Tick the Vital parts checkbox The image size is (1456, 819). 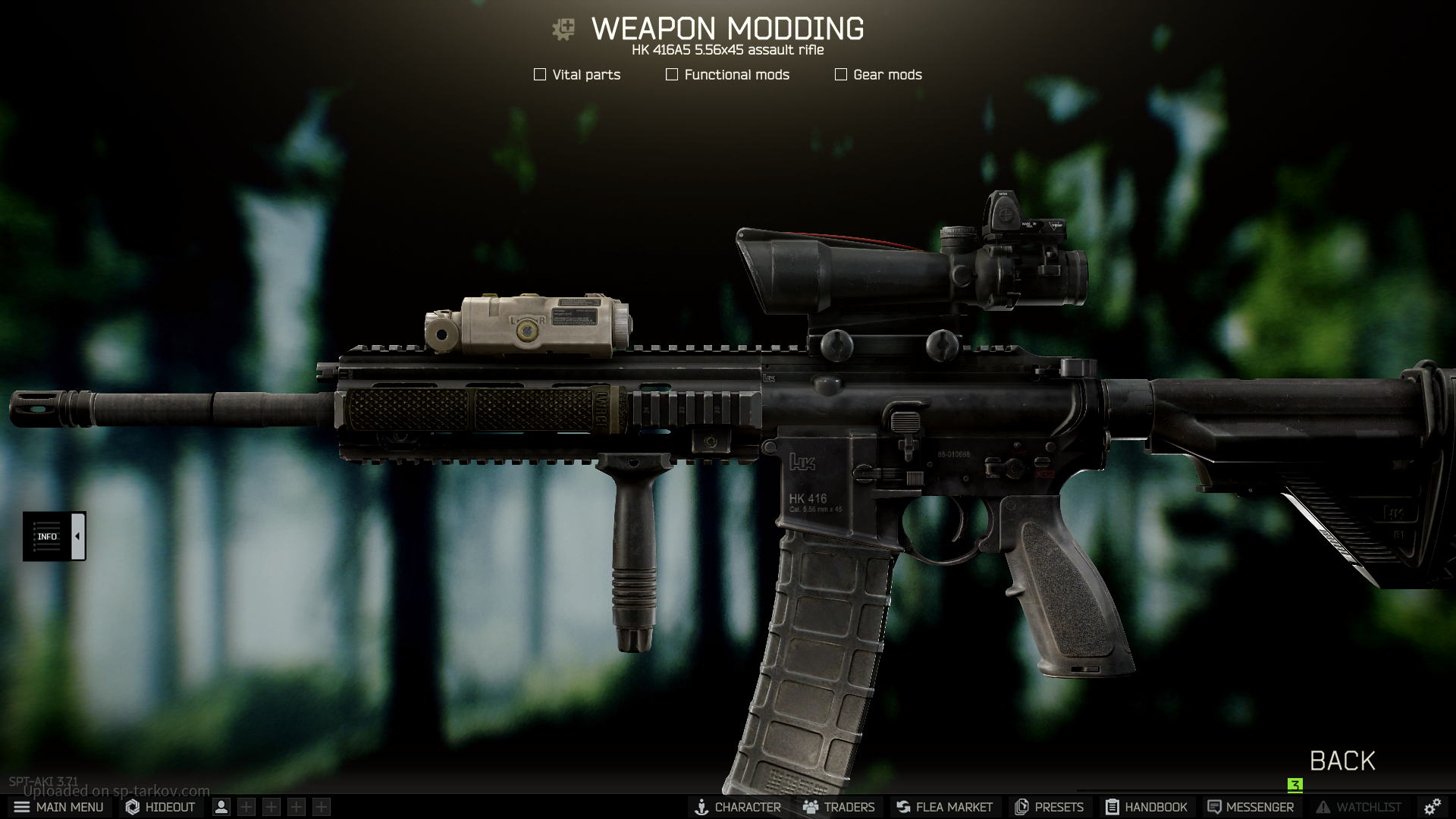point(540,74)
